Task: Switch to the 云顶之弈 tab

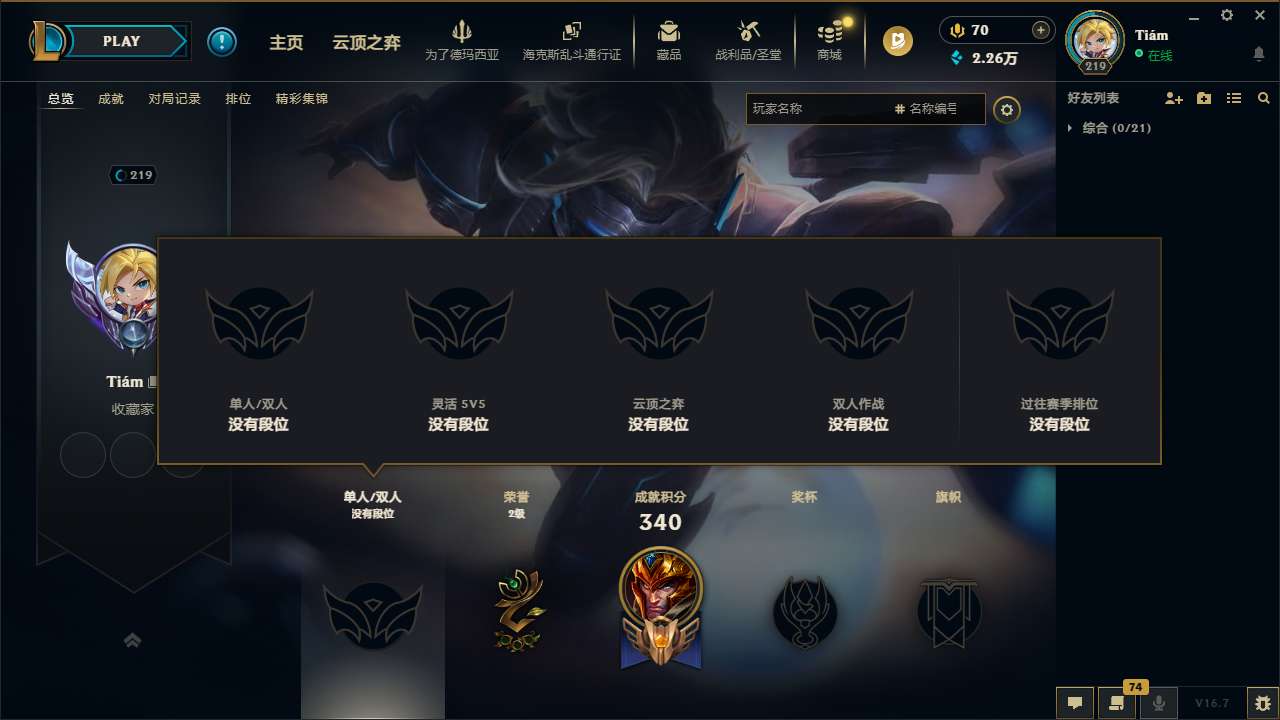Action: [368, 41]
